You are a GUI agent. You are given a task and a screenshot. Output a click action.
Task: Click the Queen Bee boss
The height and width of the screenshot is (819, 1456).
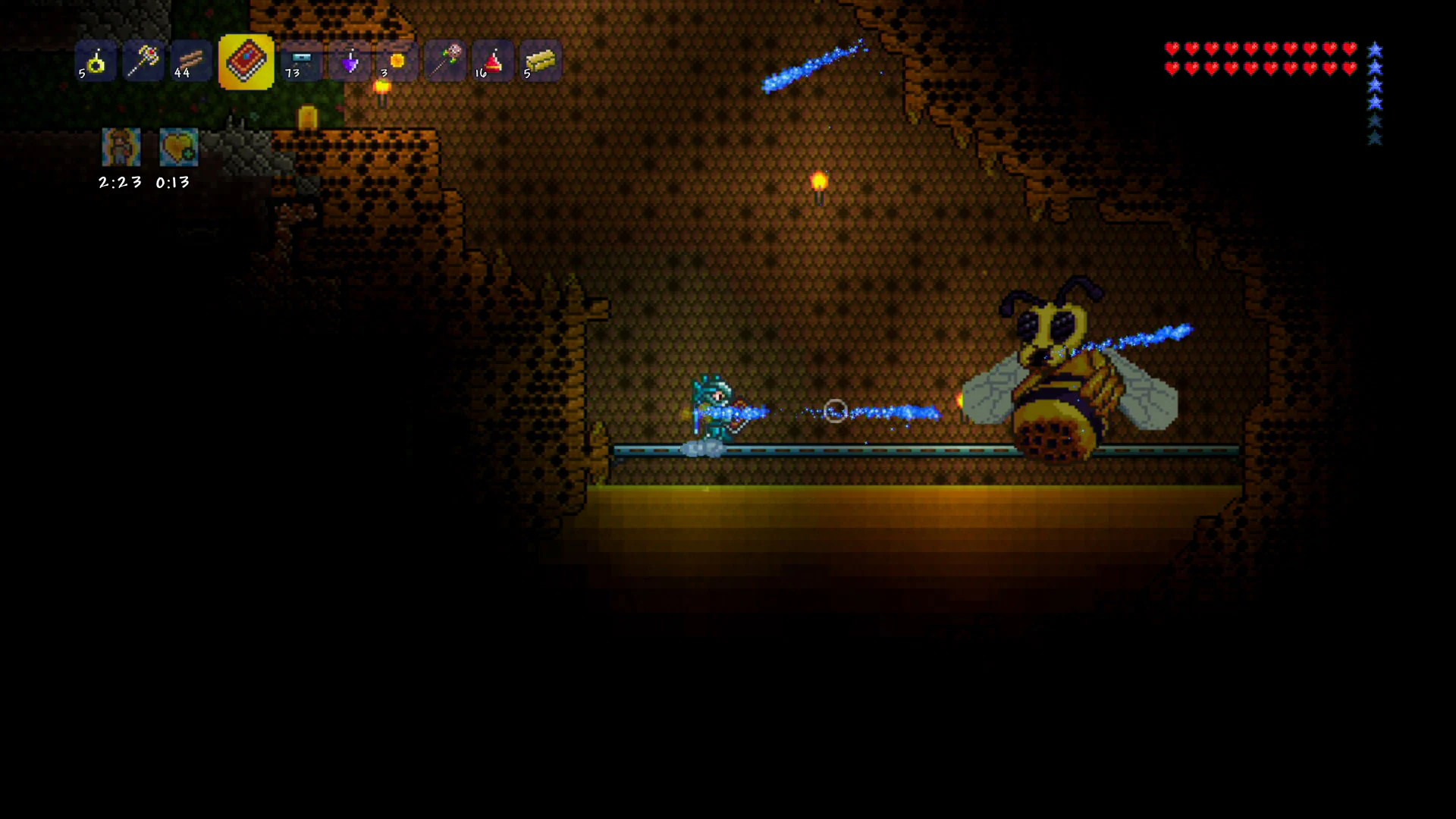(1062, 379)
